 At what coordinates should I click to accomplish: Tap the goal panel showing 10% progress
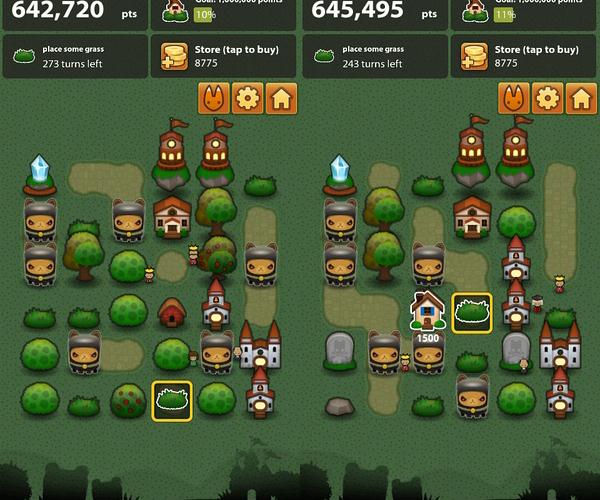pyautogui.click(x=223, y=12)
